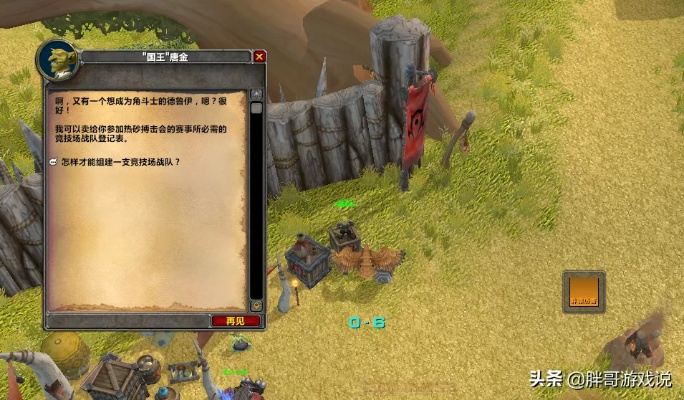Ask how to form an arena team
The width and height of the screenshot is (684, 400).
[x=120, y=161]
